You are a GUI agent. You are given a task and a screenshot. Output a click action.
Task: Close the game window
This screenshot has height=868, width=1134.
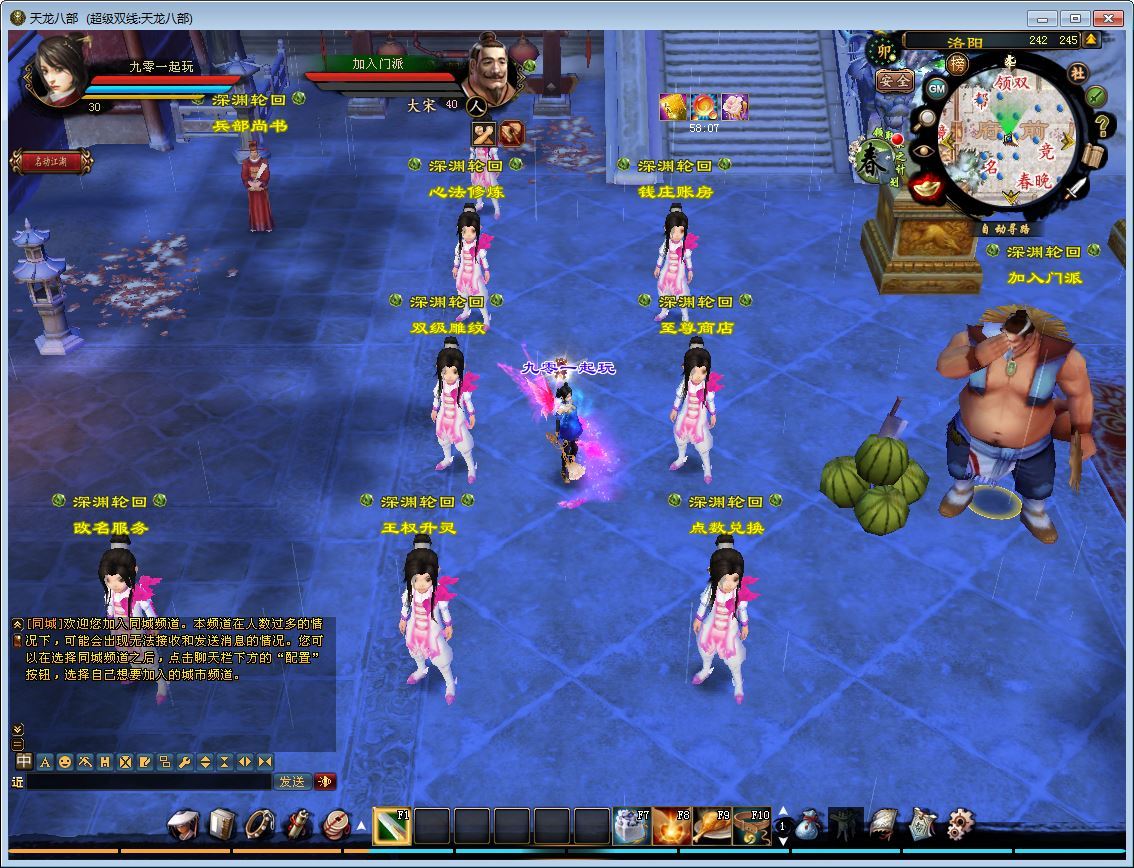coord(1109,18)
